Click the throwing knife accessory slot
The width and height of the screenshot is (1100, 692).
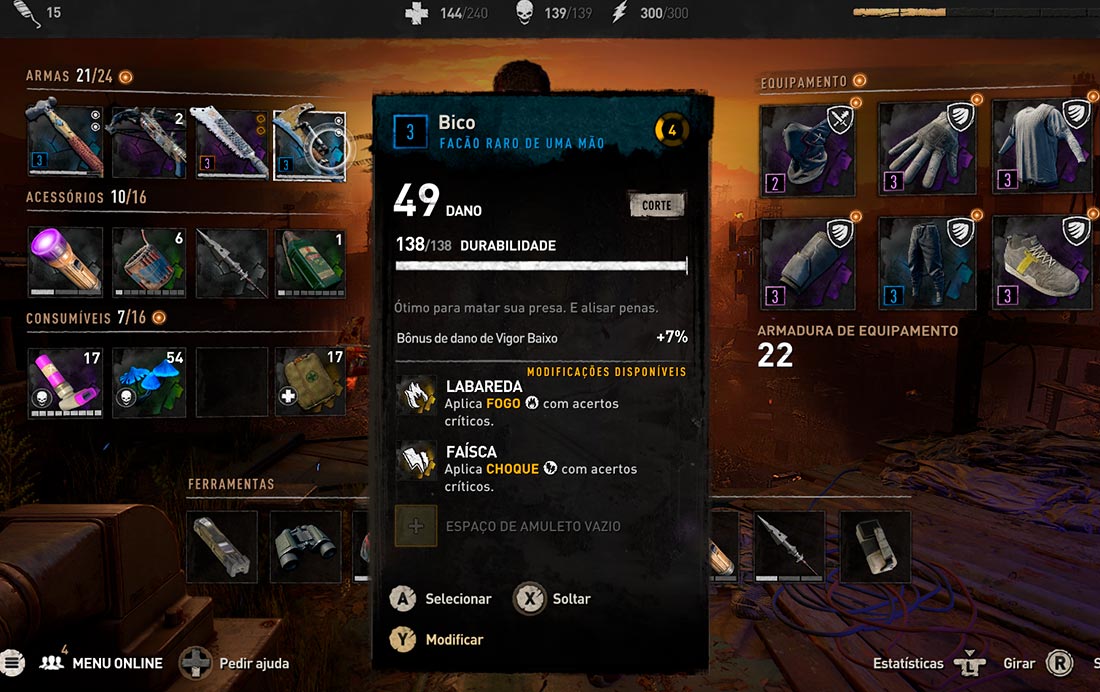[231, 262]
